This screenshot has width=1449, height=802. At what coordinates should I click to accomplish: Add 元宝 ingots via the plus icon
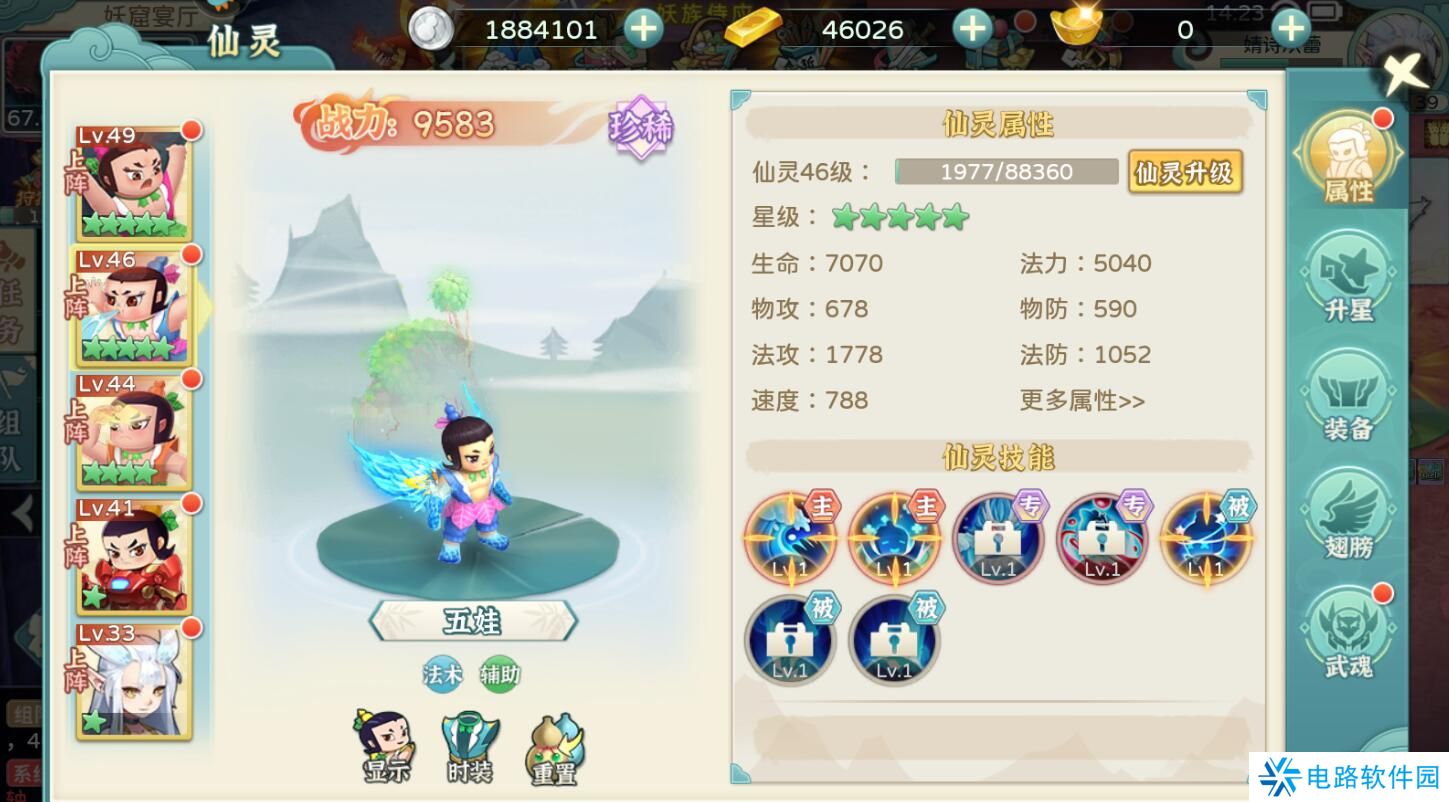1289,29
